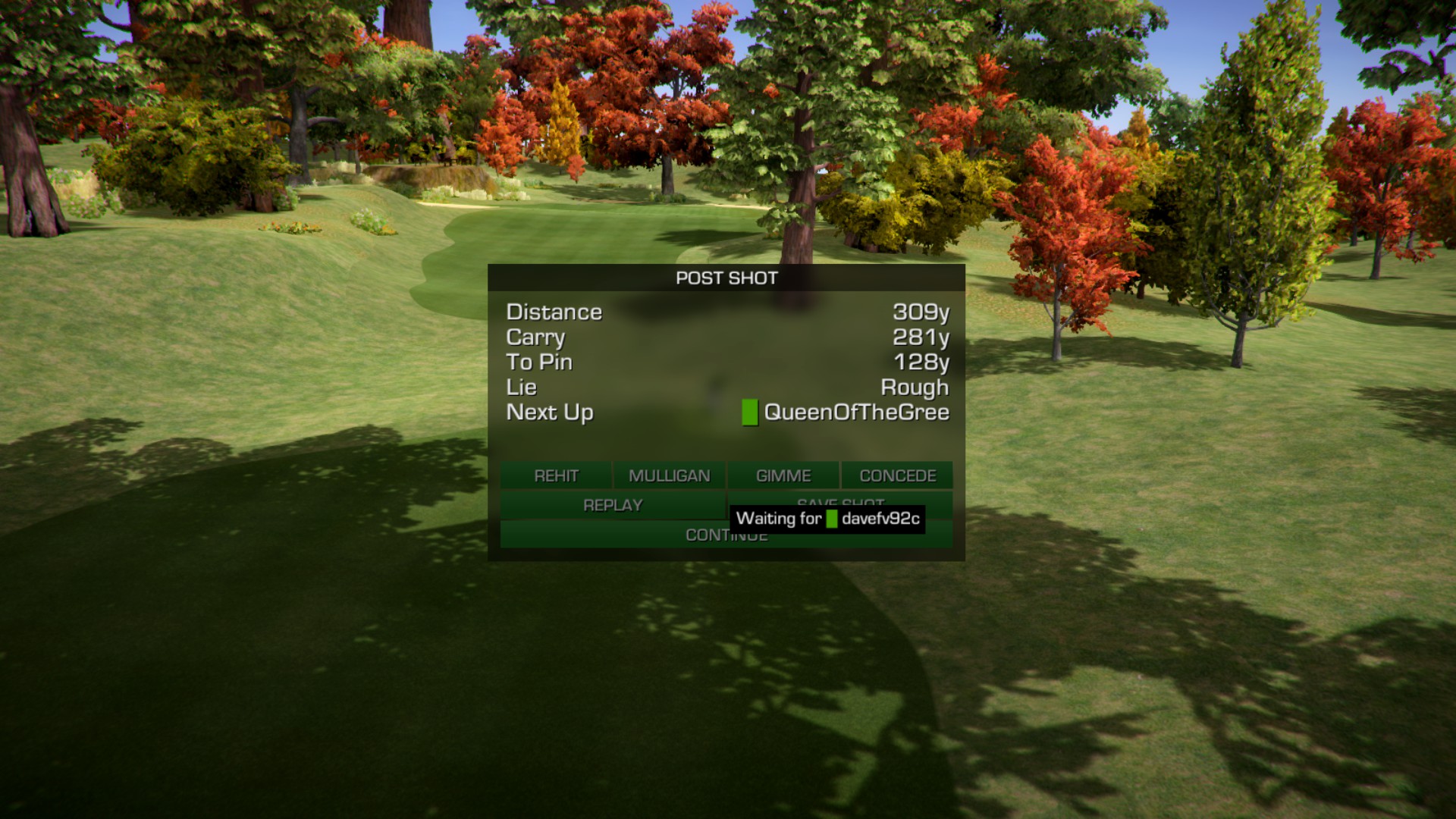Click the SAVE SHOT button

840,500
